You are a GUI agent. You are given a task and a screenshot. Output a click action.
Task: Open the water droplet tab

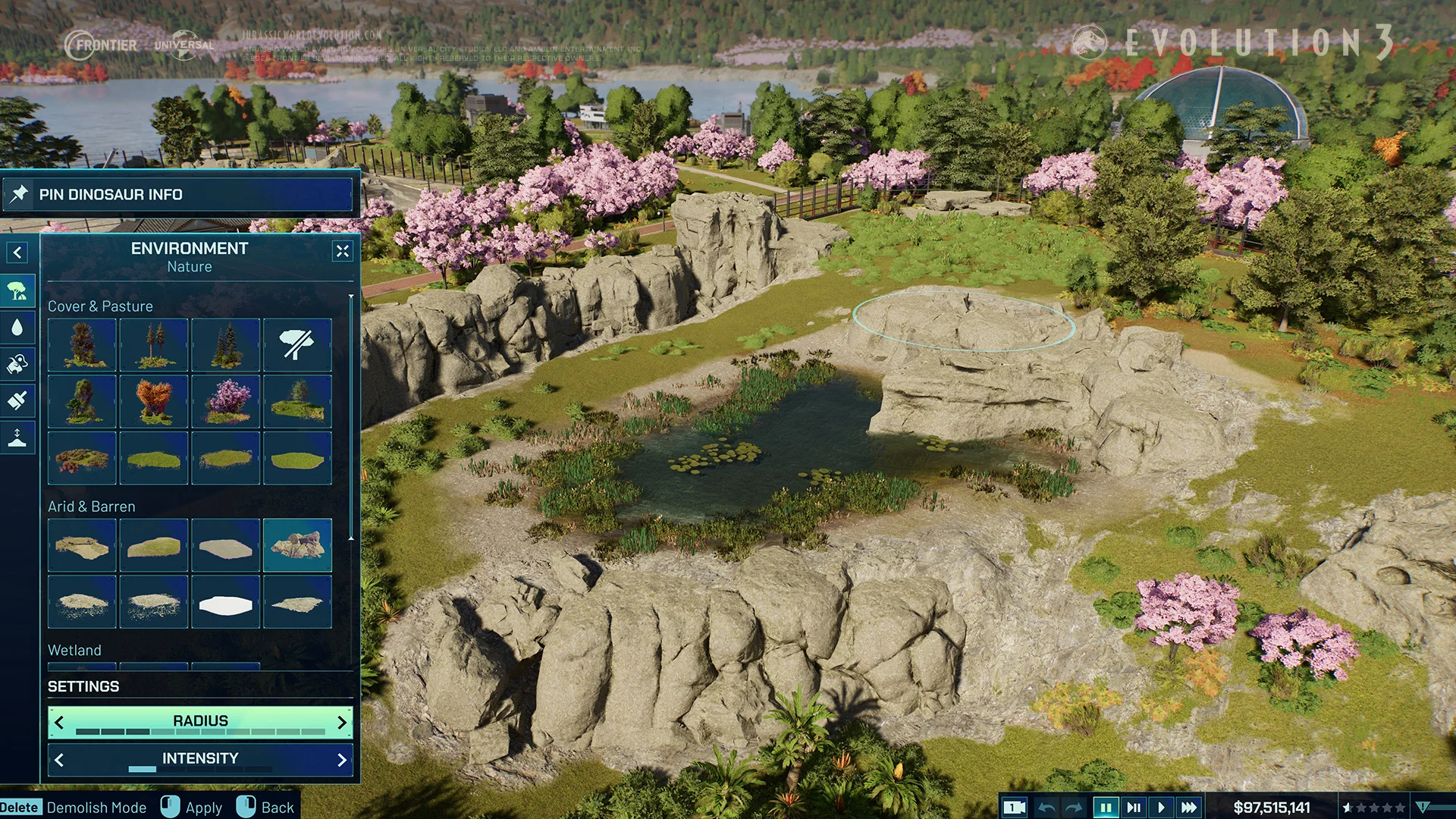pyautogui.click(x=17, y=328)
